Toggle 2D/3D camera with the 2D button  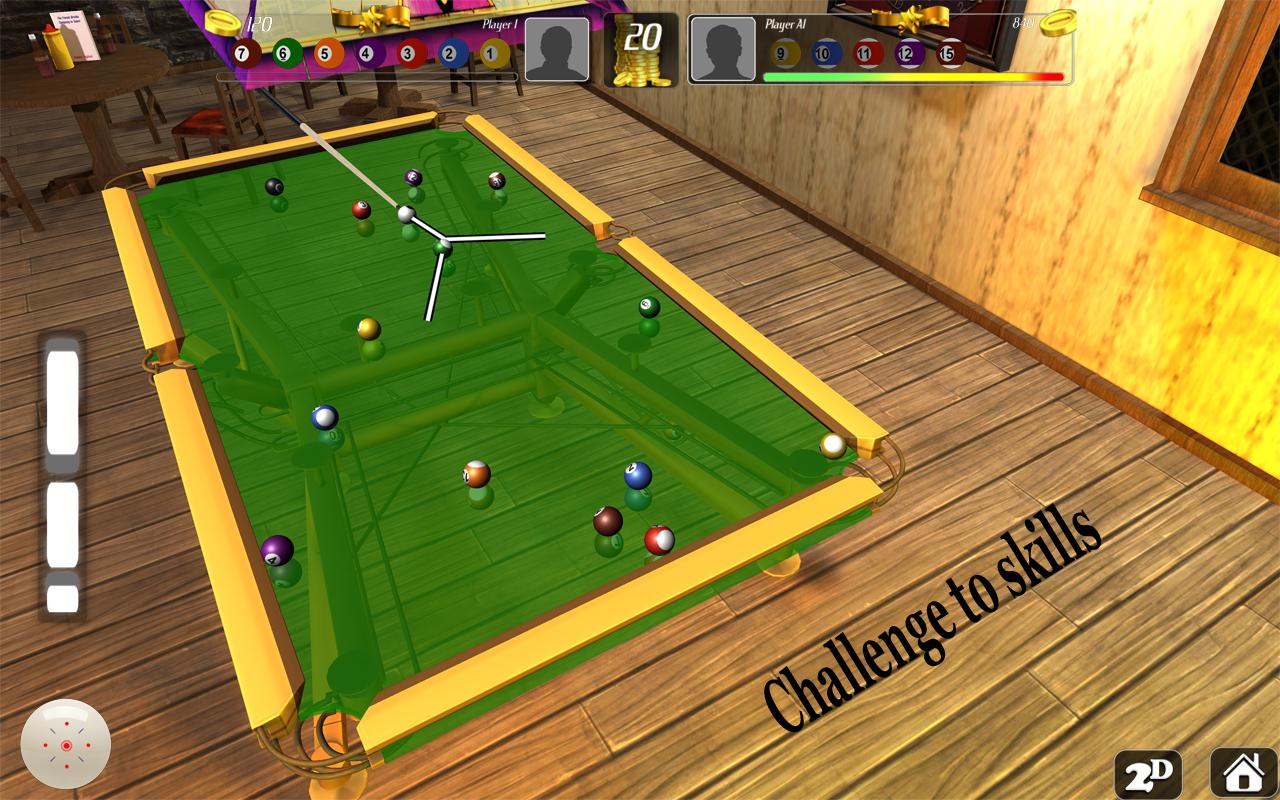point(1149,771)
